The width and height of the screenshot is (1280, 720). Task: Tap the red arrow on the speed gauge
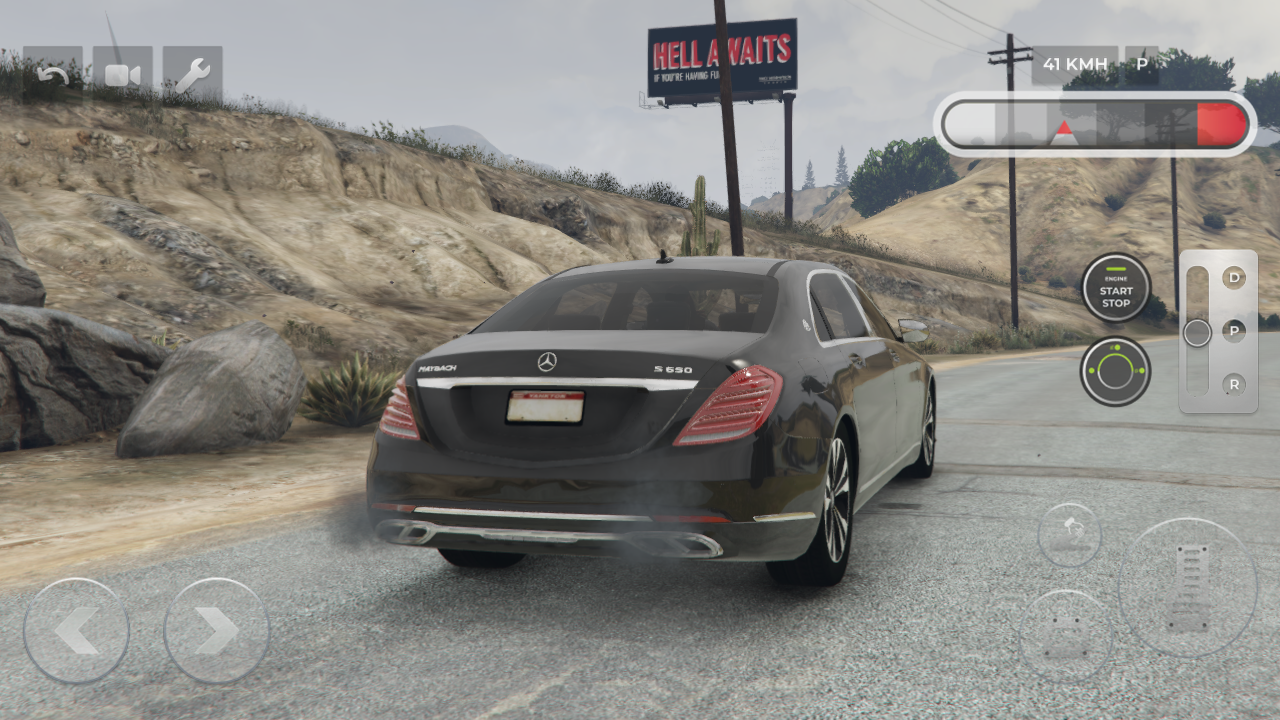[x=1065, y=128]
